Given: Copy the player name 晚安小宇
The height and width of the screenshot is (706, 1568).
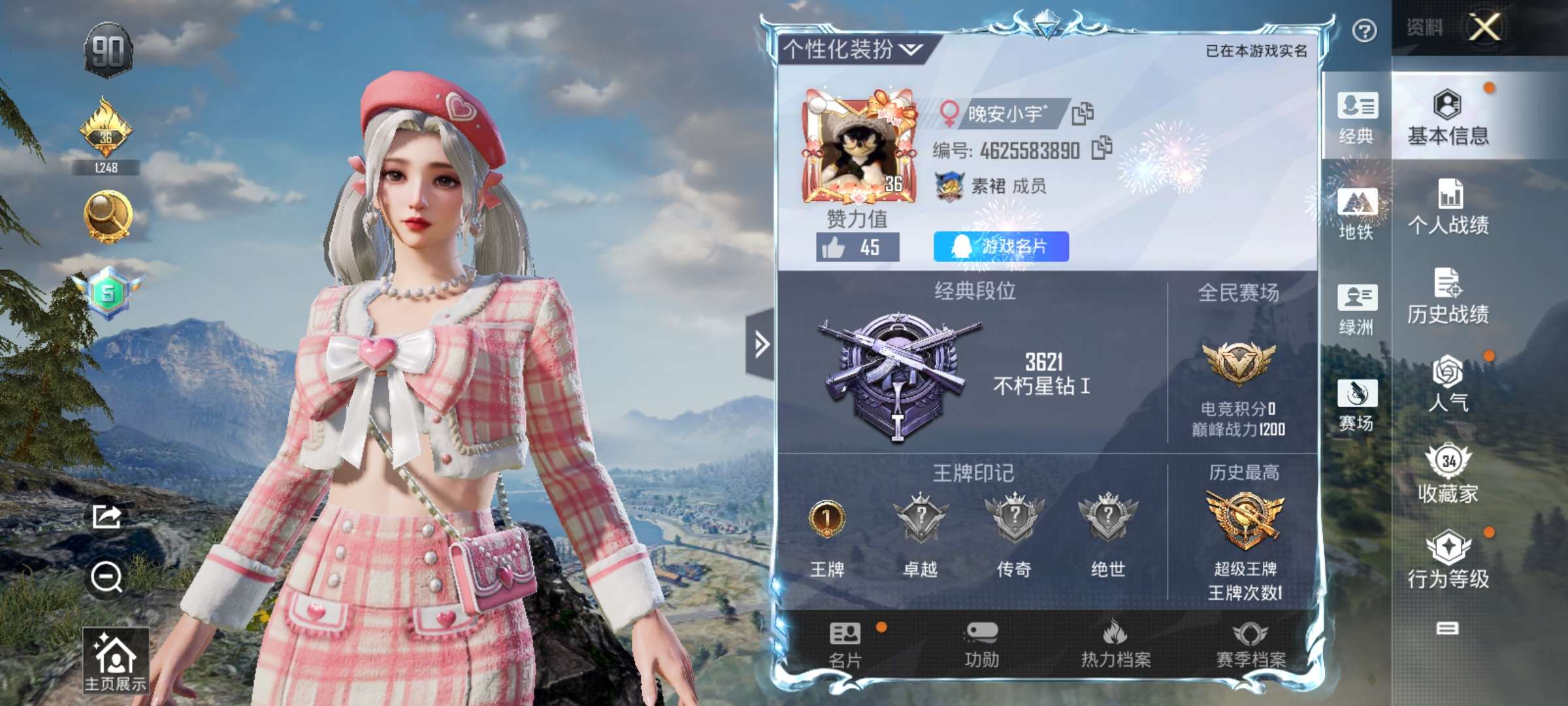Looking at the screenshot, I should (1083, 114).
